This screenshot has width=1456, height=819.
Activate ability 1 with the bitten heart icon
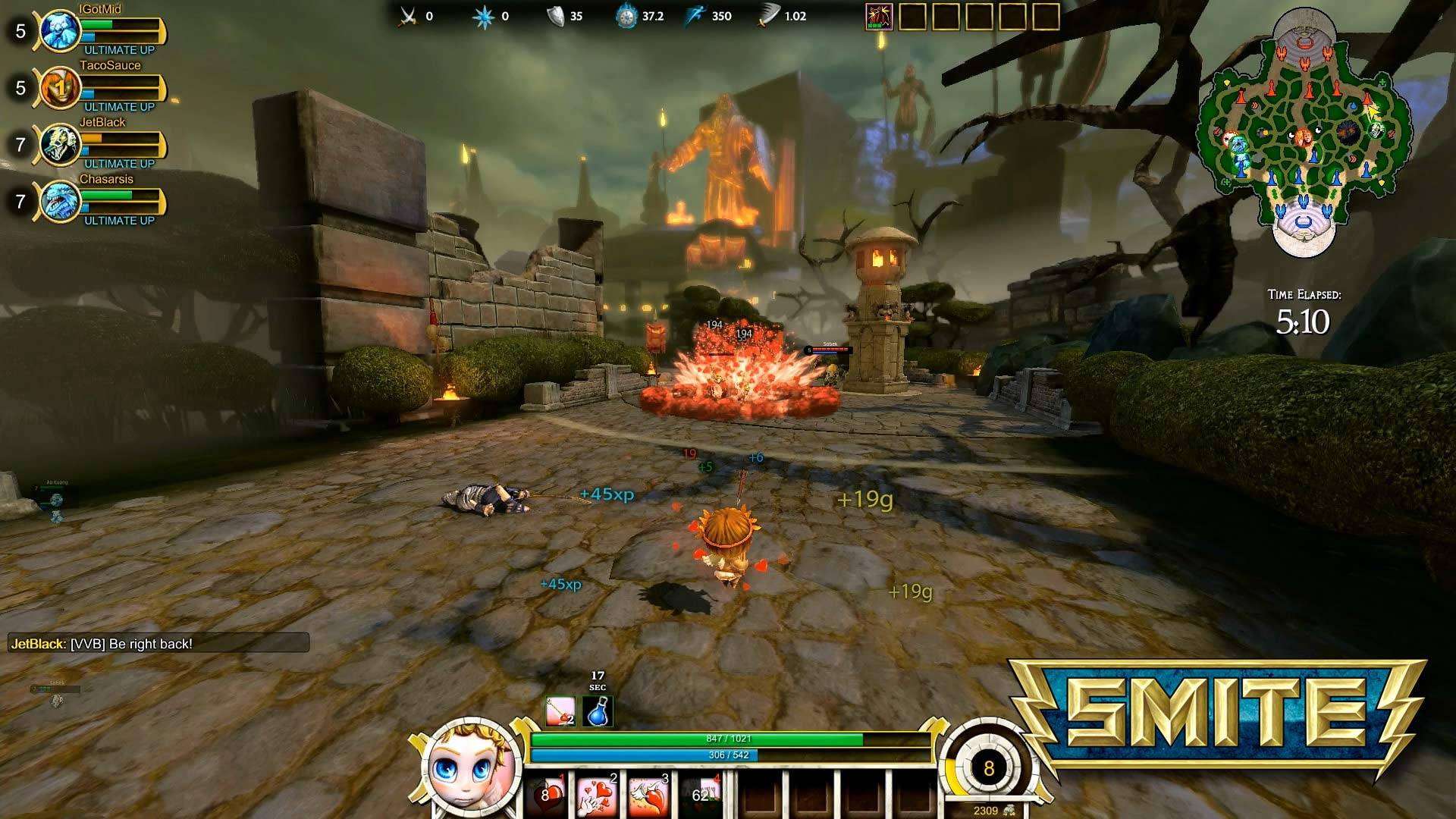point(547,796)
